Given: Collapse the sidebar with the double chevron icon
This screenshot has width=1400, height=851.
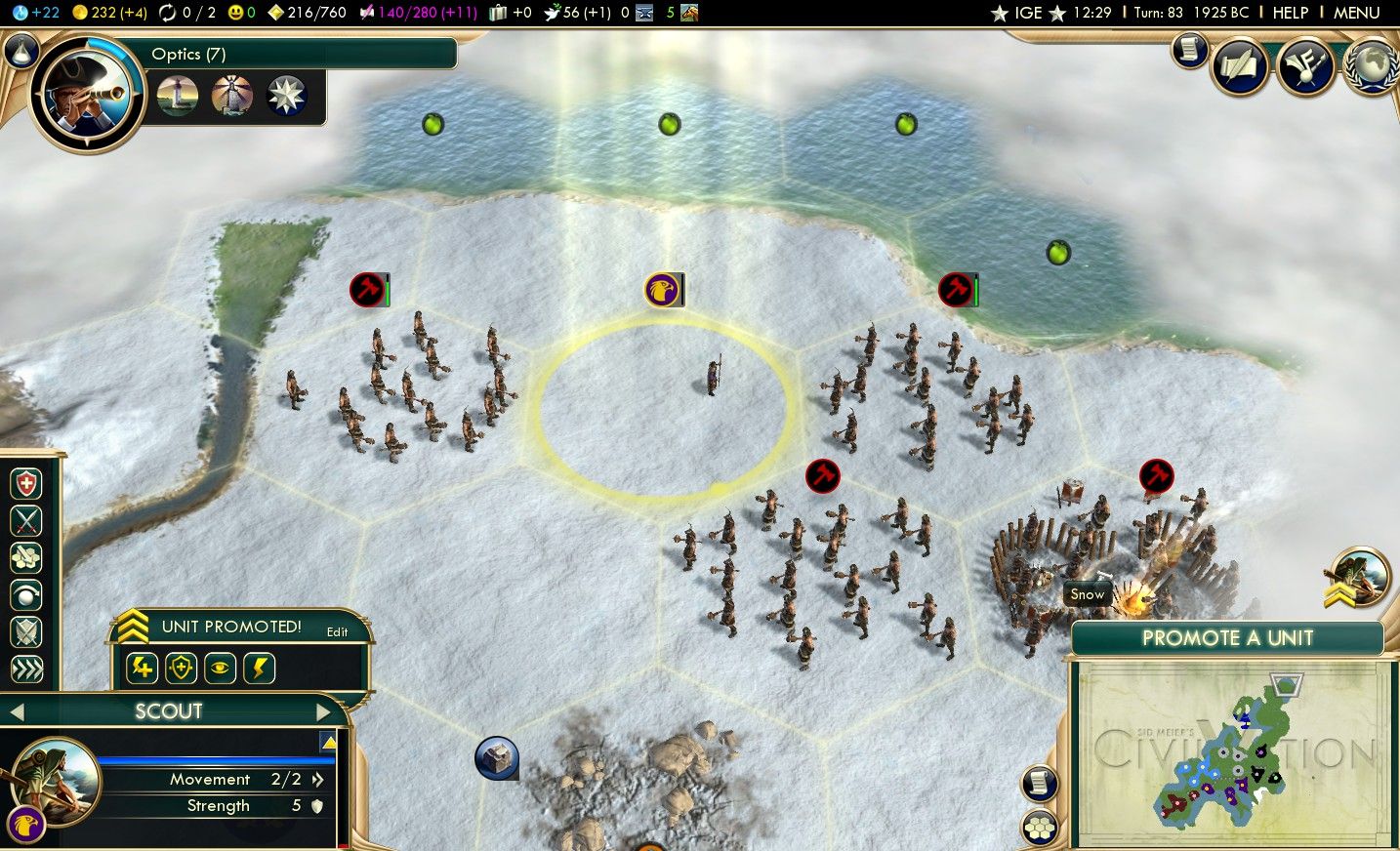Looking at the screenshot, I should (26, 669).
